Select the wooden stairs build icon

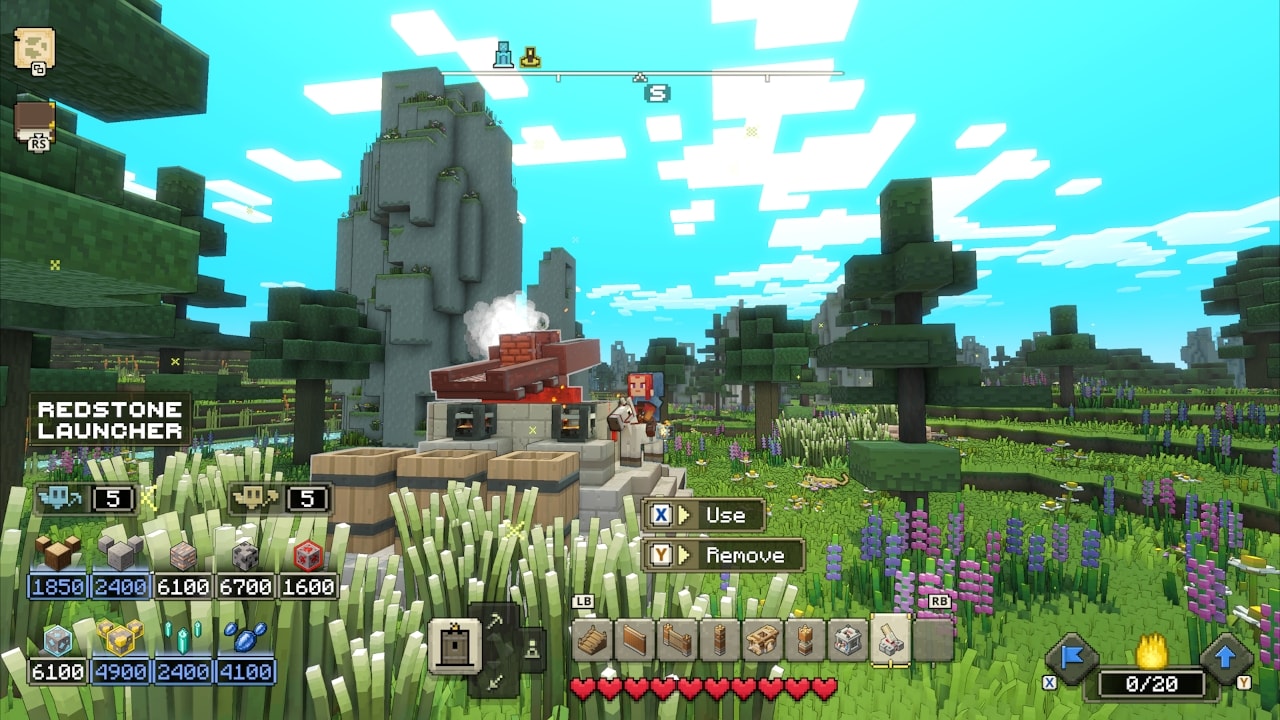[x=592, y=639]
